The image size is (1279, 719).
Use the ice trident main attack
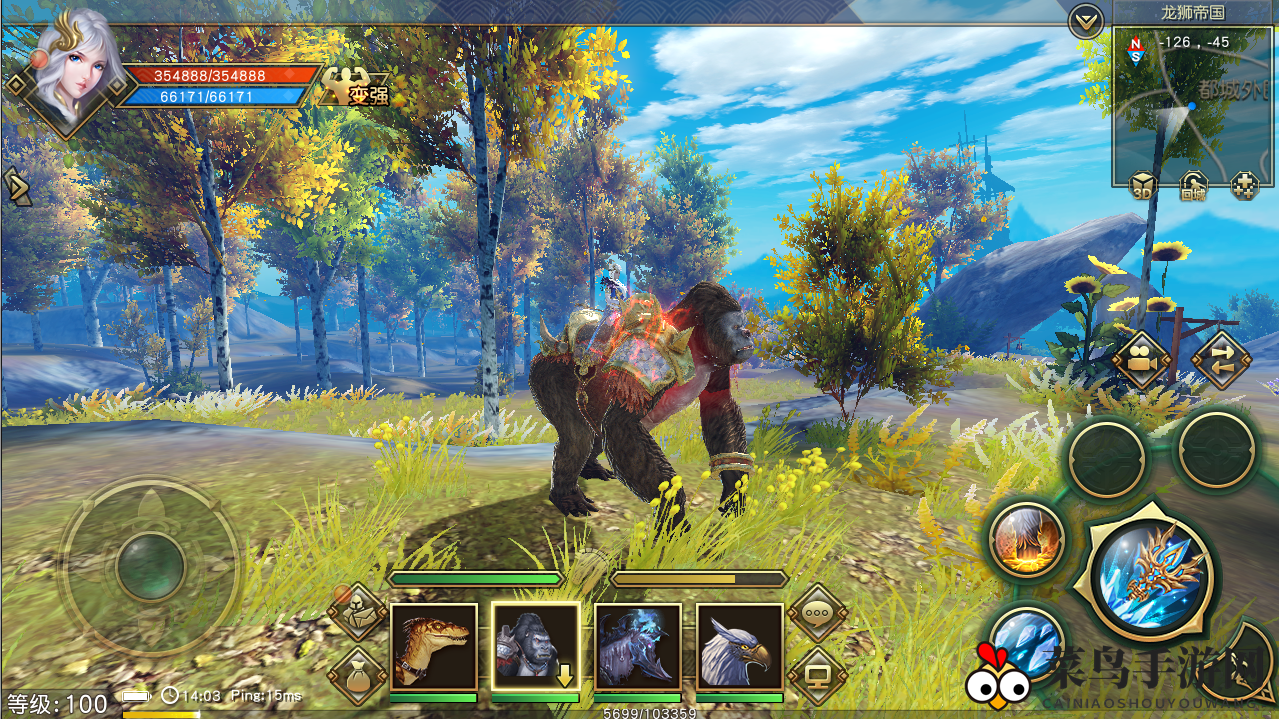pos(1151,575)
